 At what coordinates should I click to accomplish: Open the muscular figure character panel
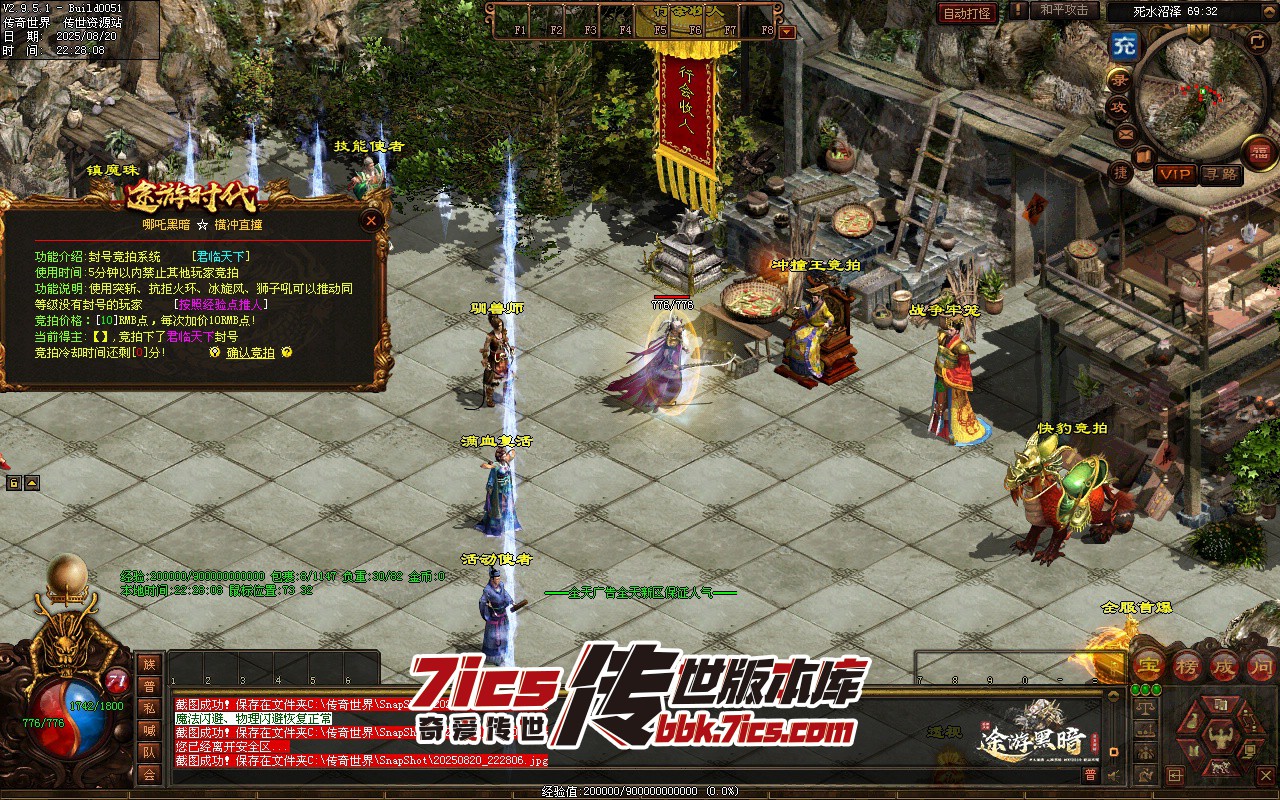click(1220, 740)
